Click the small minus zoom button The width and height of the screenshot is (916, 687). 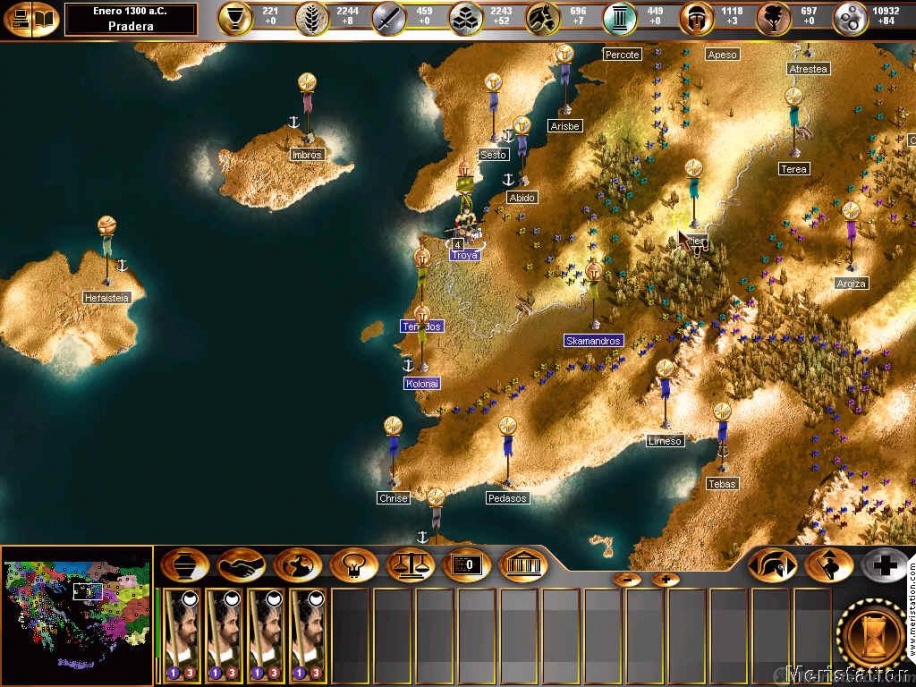point(628,579)
